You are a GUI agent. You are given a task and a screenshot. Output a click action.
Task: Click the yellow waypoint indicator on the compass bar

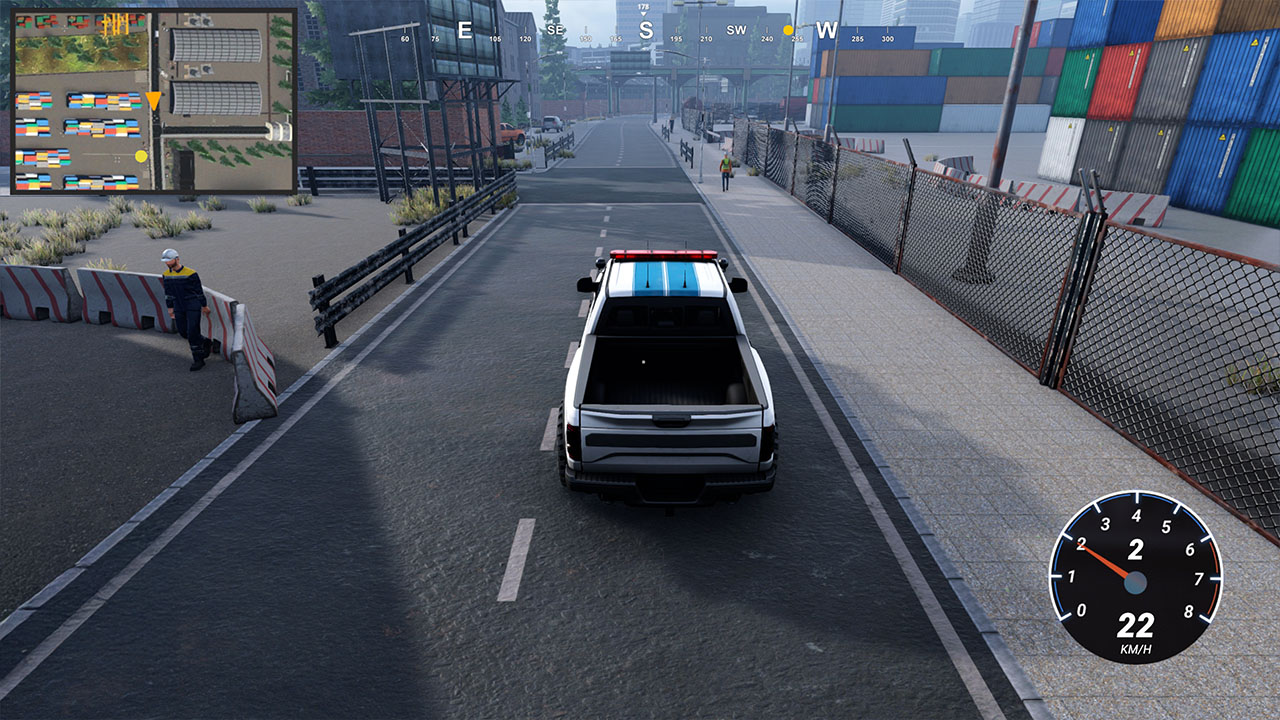coord(788,29)
